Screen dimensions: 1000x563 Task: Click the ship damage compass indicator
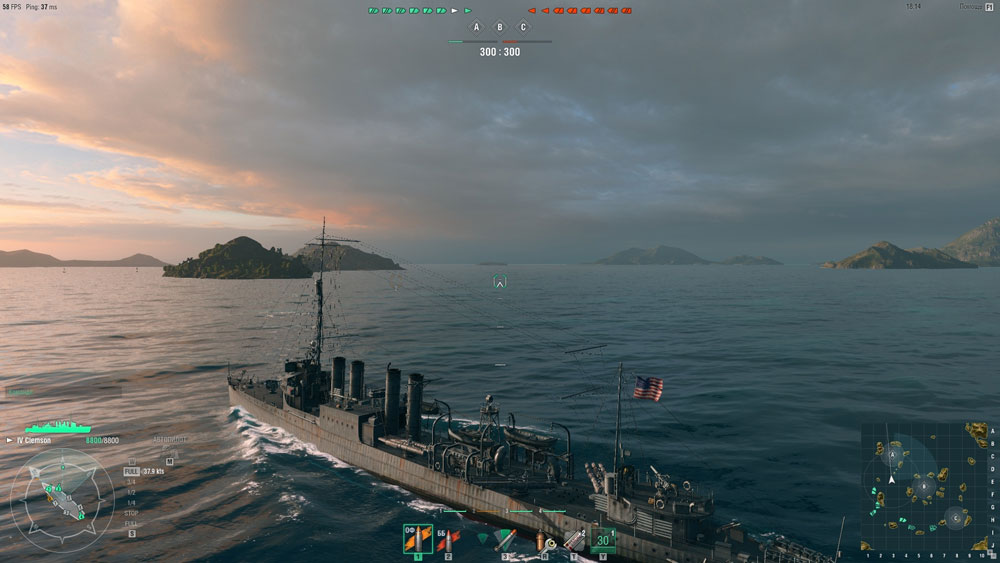[62, 497]
